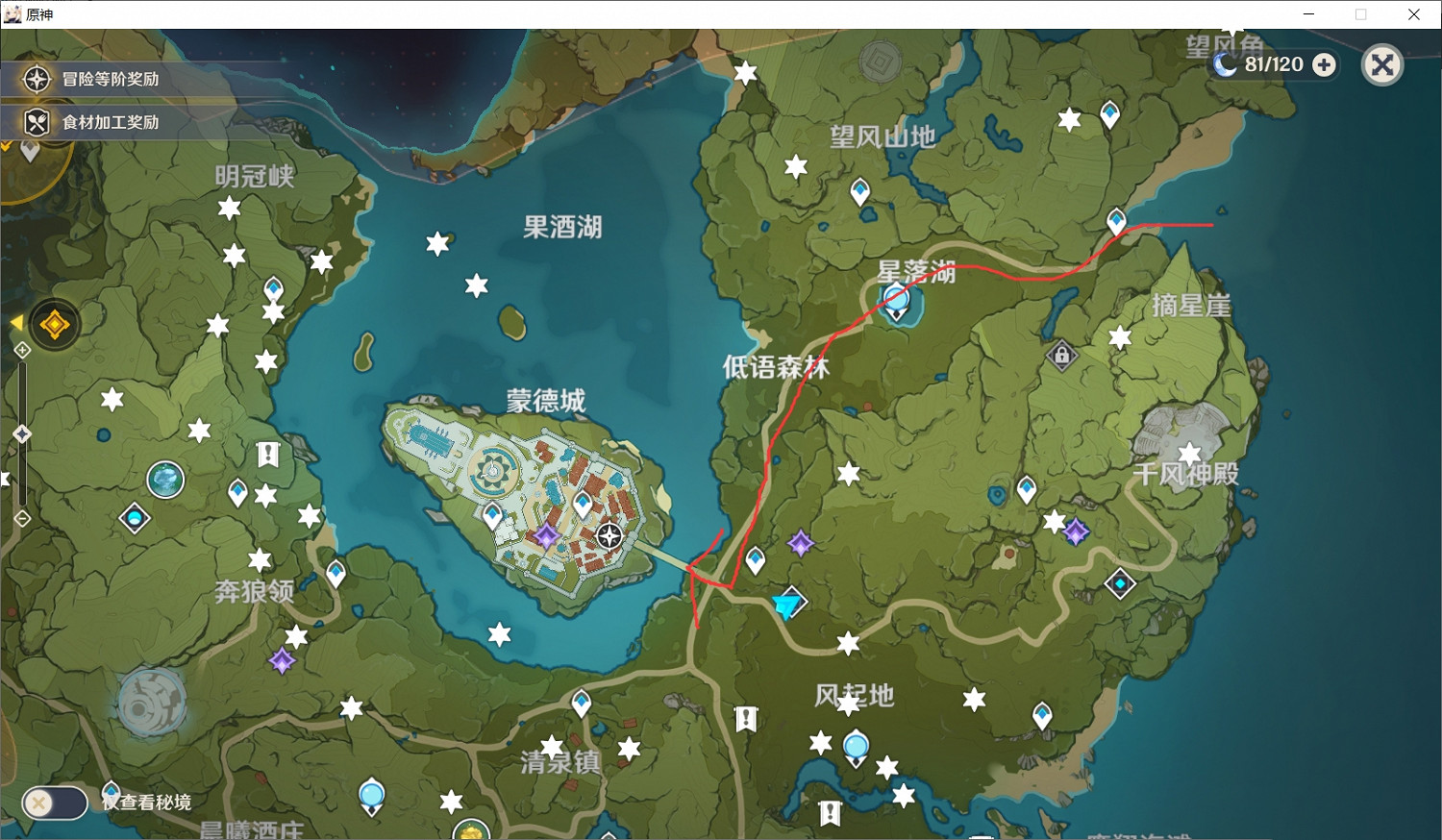Click the locked domain icon near 摘星崖

pos(1060,356)
